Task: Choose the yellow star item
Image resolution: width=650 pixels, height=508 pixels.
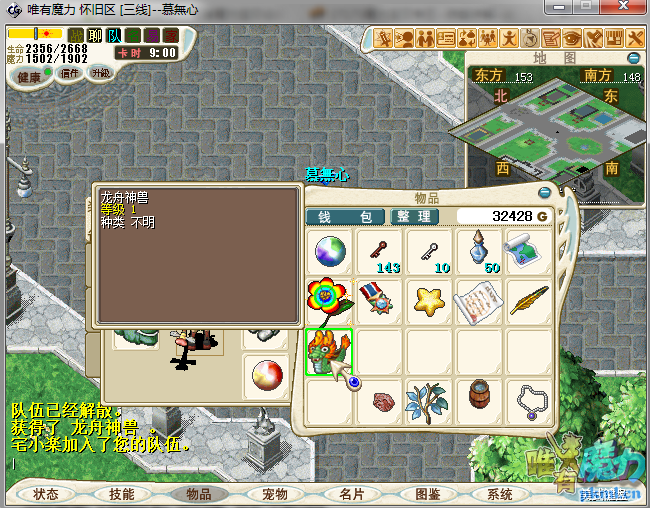Action: pos(430,301)
